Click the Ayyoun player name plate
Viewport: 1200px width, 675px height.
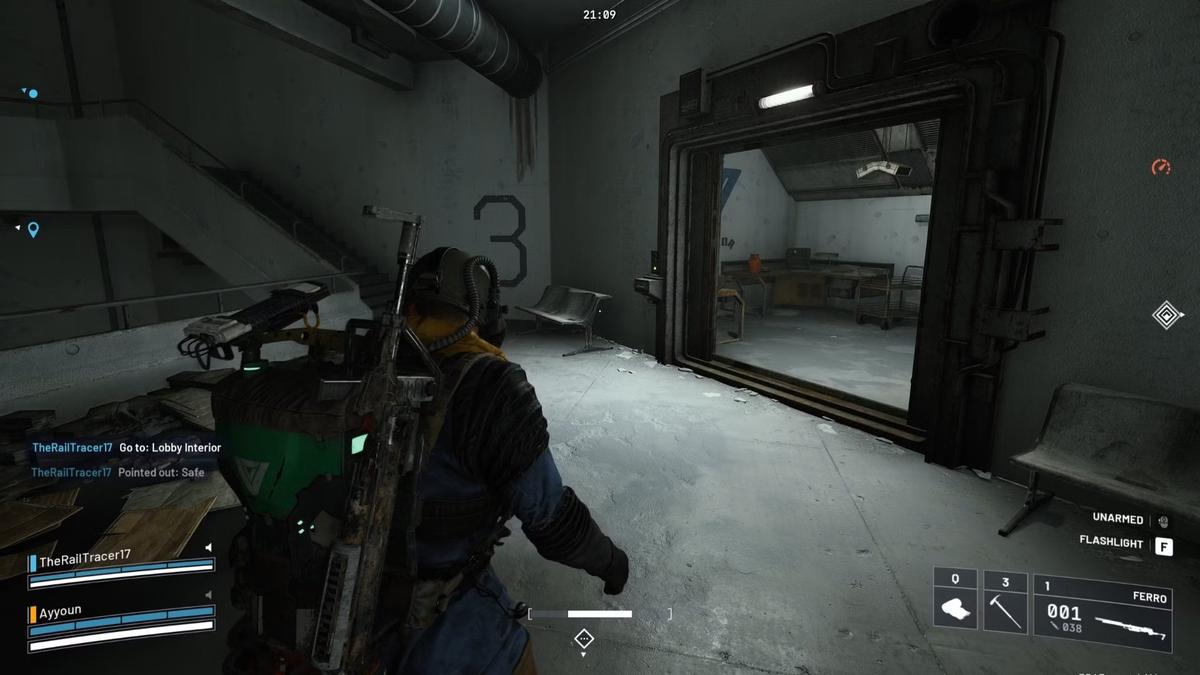click(x=60, y=613)
